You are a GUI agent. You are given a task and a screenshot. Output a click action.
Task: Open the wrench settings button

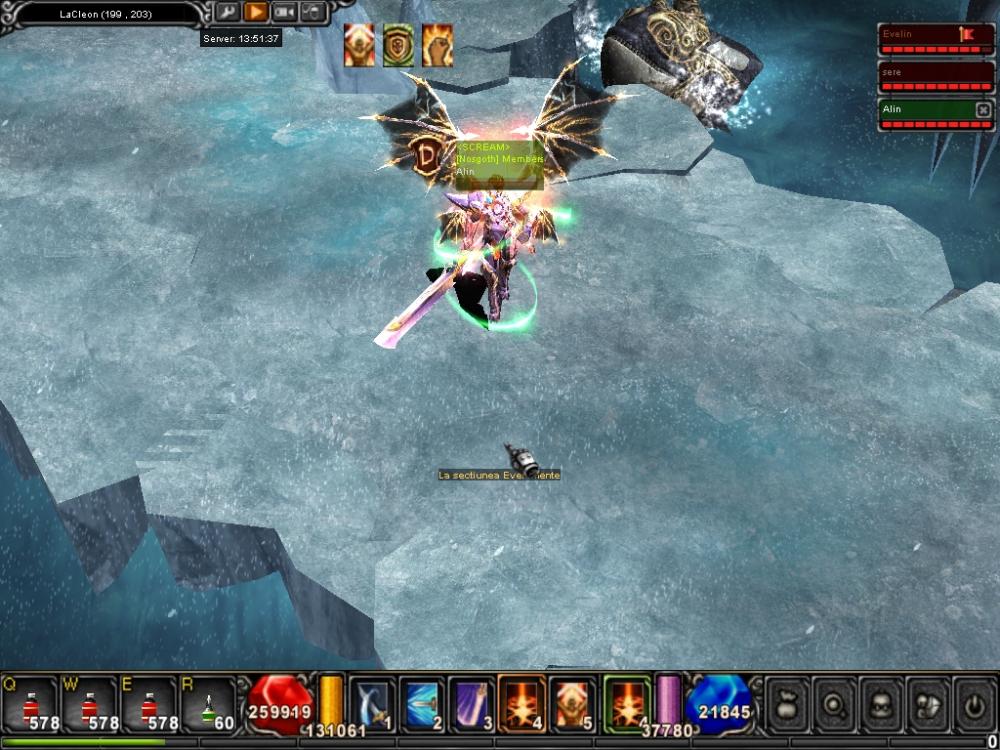pyautogui.click(x=228, y=12)
